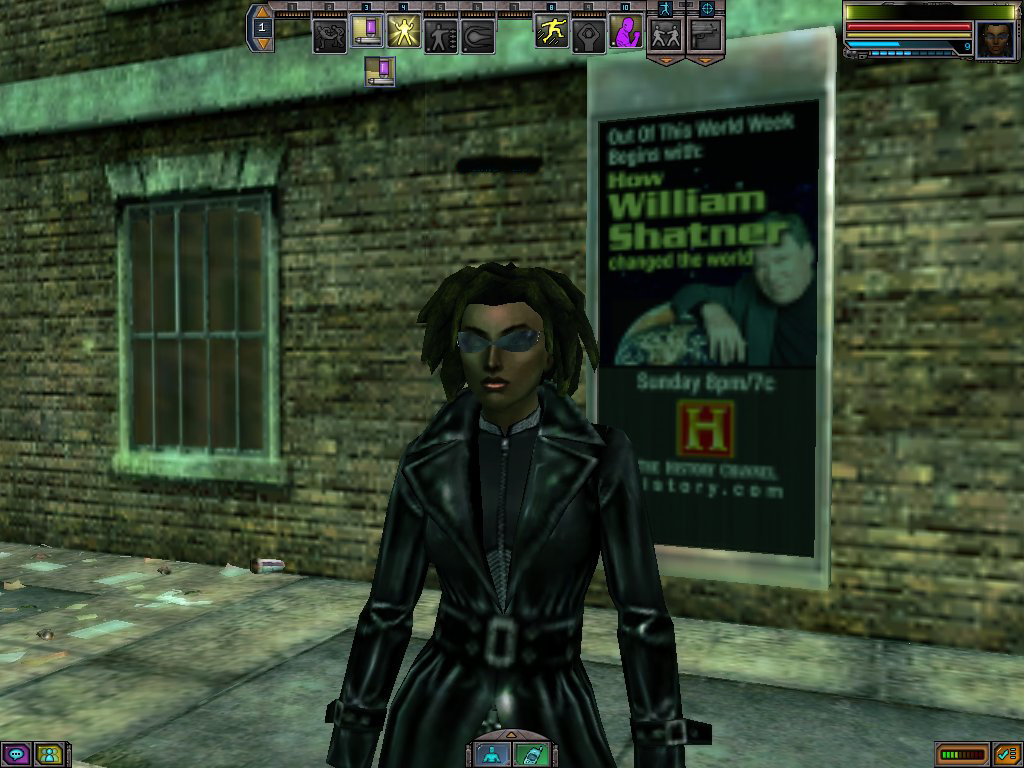The width and height of the screenshot is (1024, 768).
Task: Open the chat speech bubble button
Action: click(16, 754)
